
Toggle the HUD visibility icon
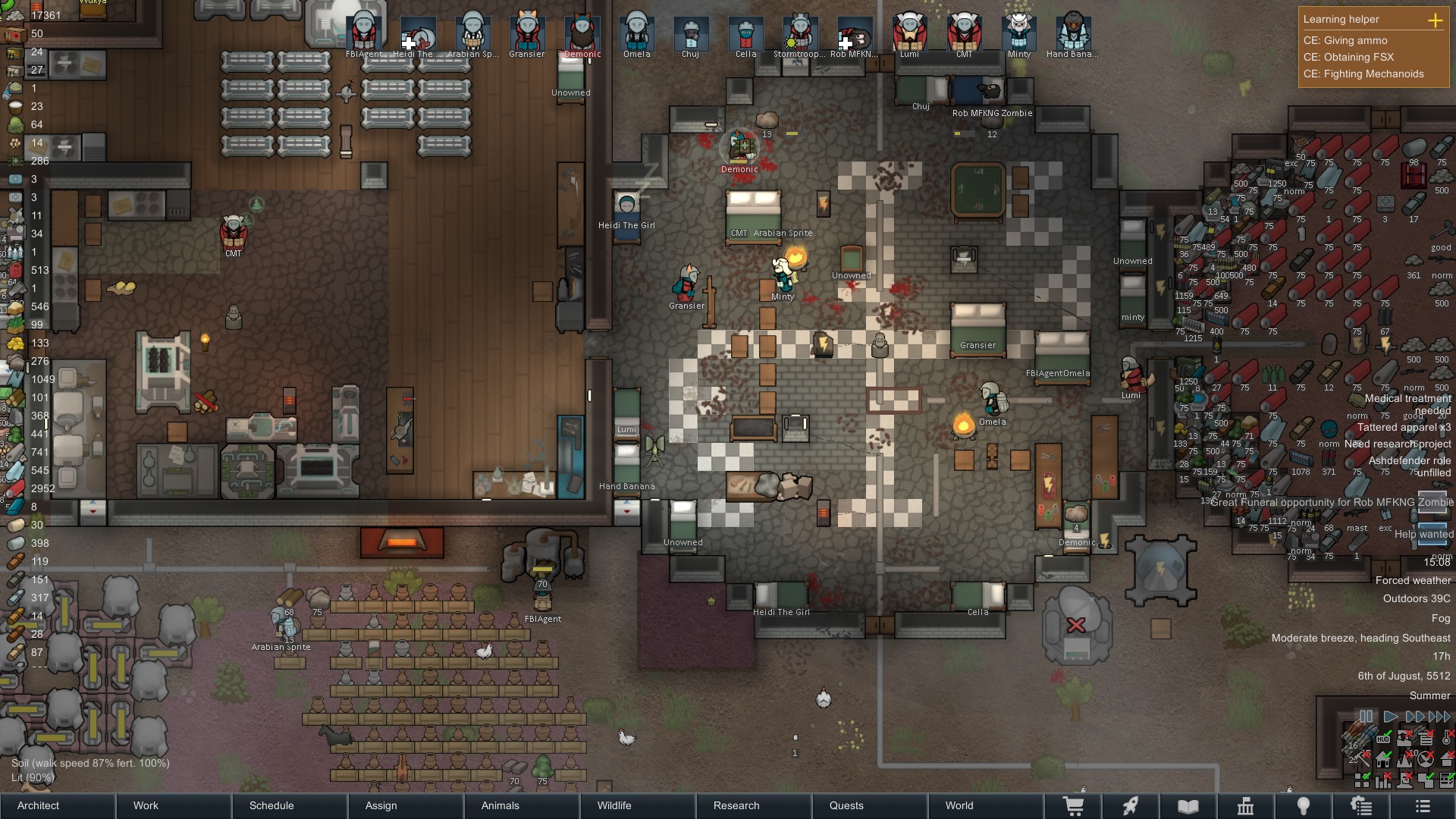1383,739
